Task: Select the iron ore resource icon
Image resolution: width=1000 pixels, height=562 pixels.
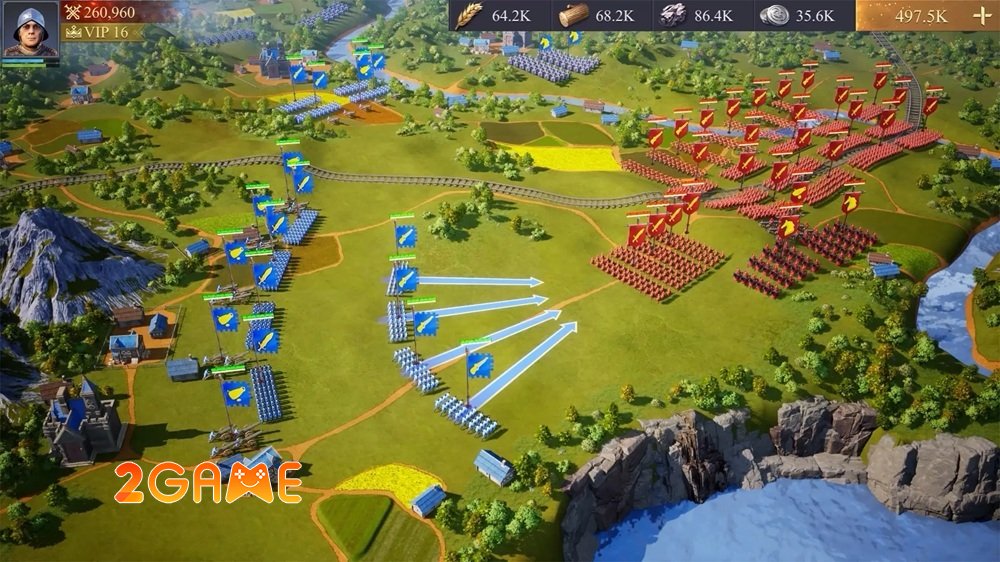Action: coord(671,15)
